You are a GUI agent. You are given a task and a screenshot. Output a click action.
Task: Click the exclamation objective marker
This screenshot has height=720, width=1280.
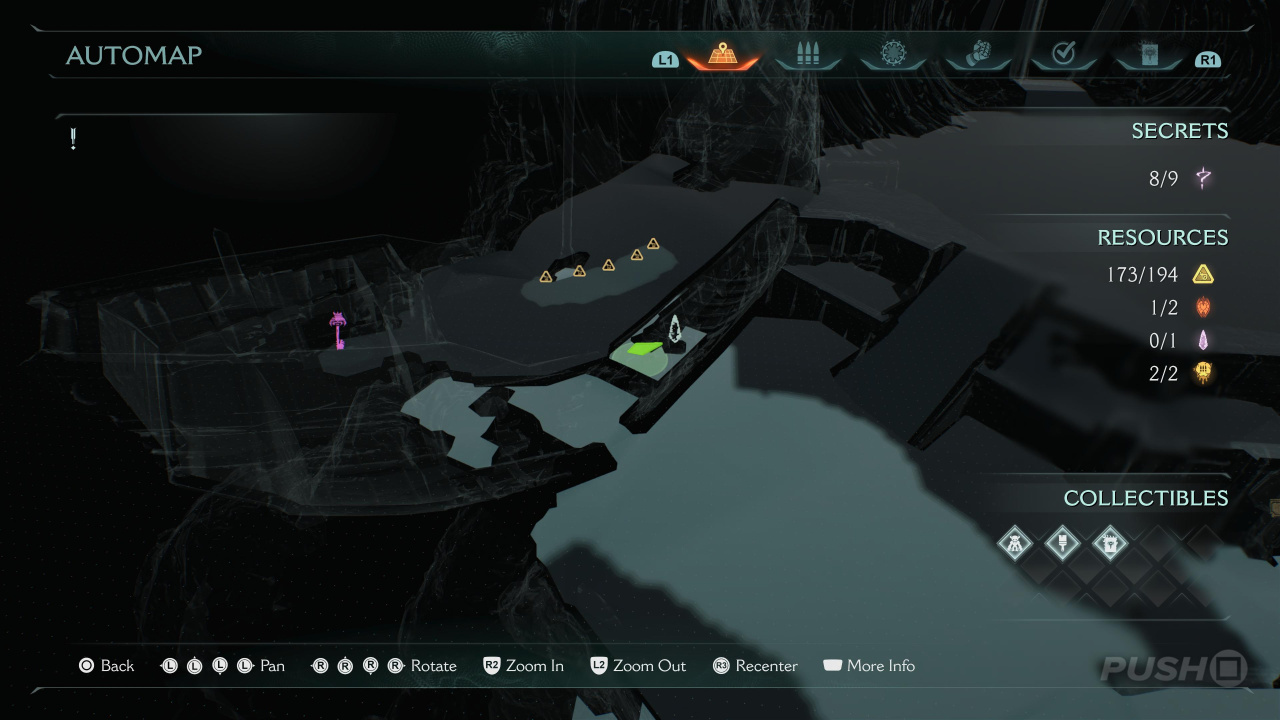[x=73, y=139]
